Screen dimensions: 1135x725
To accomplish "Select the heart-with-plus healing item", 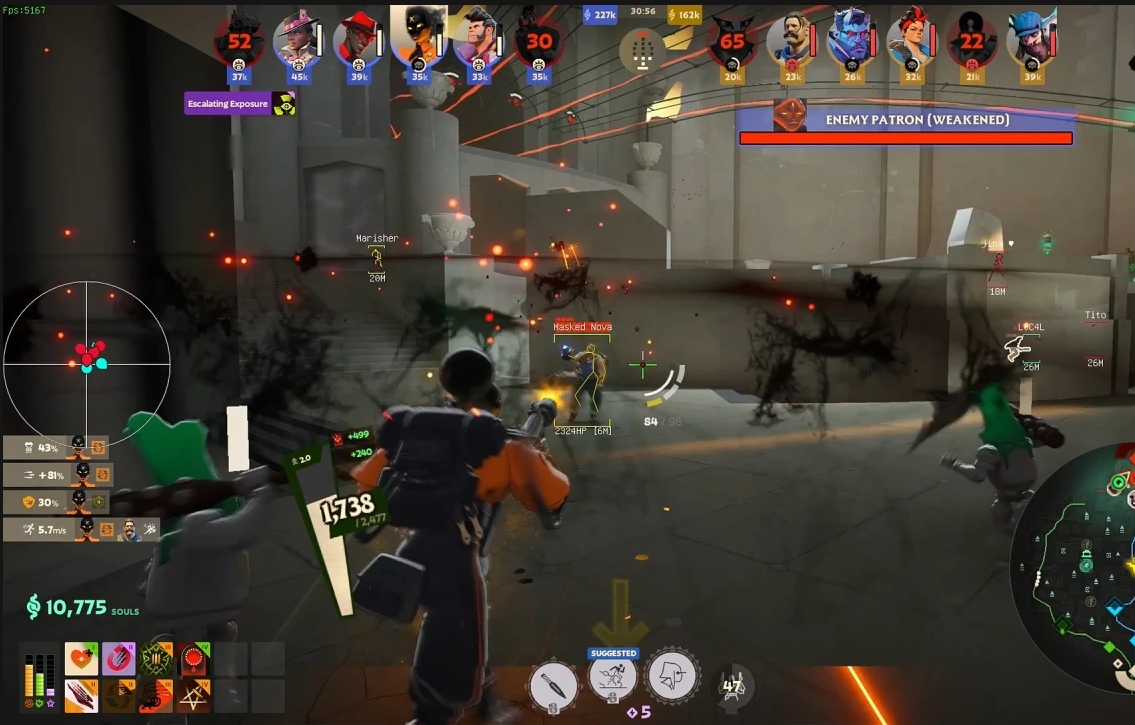I will [x=81, y=659].
